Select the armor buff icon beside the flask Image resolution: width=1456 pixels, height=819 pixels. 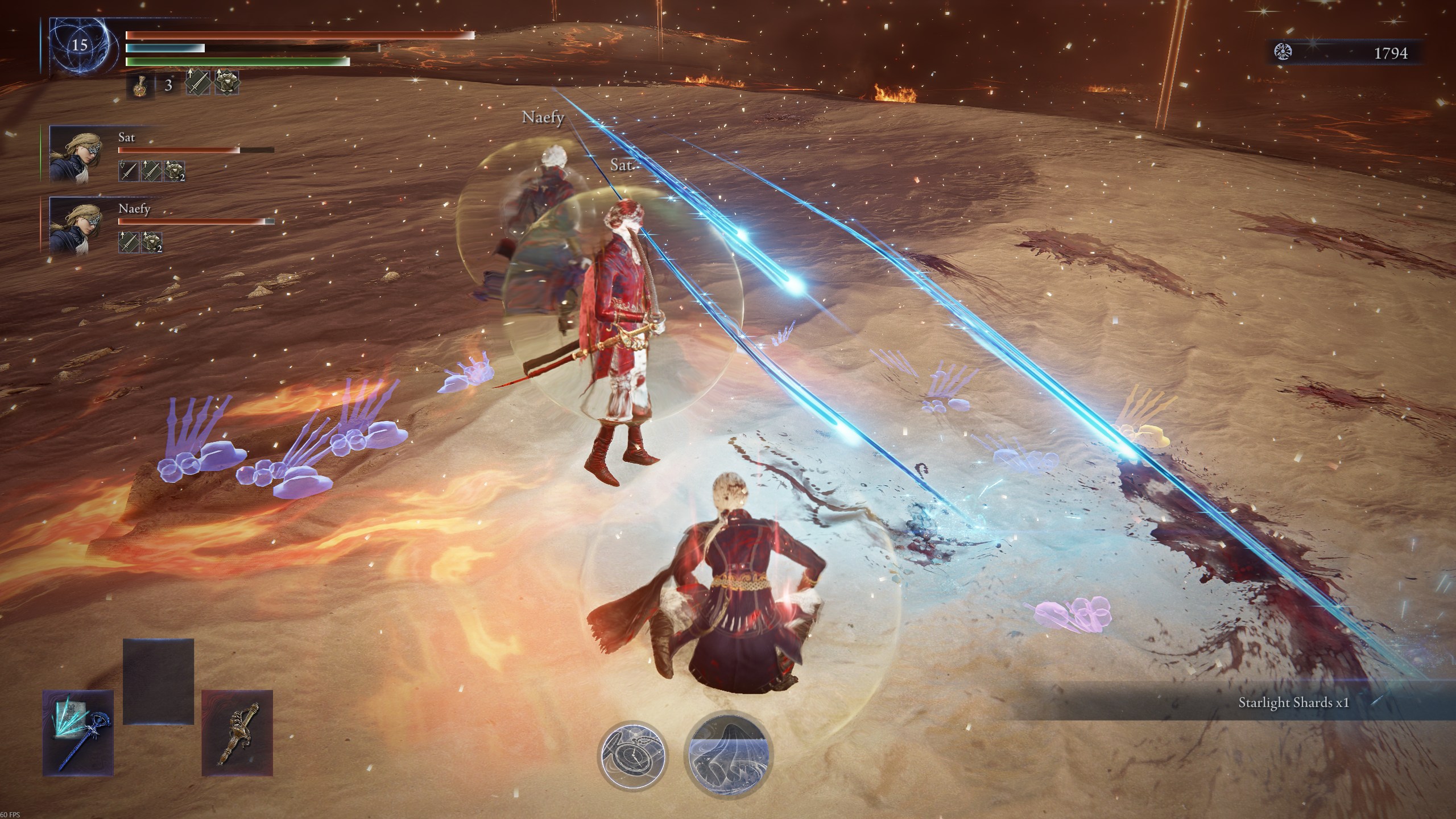[x=227, y=83]
